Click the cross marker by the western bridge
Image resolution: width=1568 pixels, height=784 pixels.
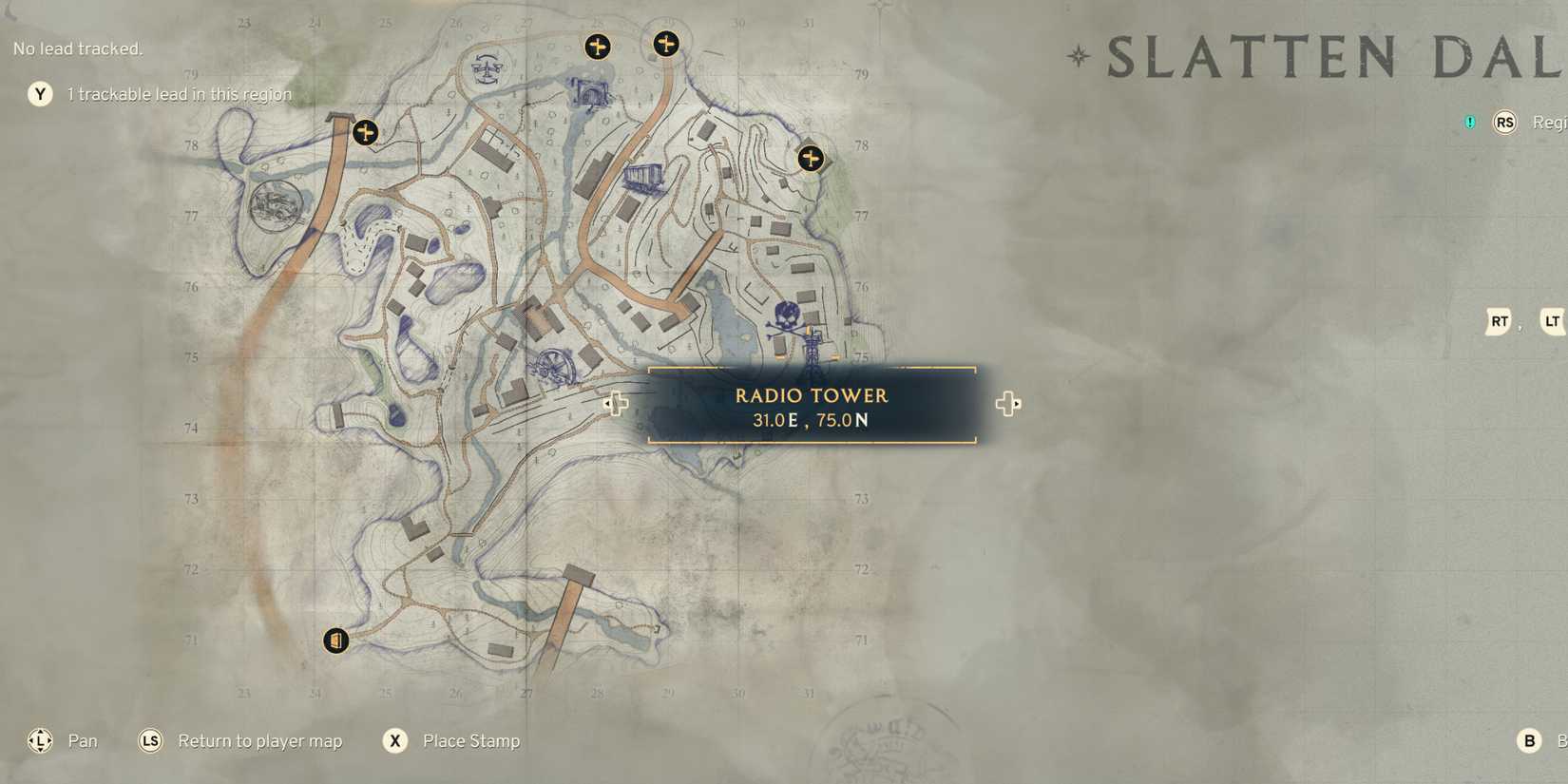pyautogui.click(x=365, y=132)
